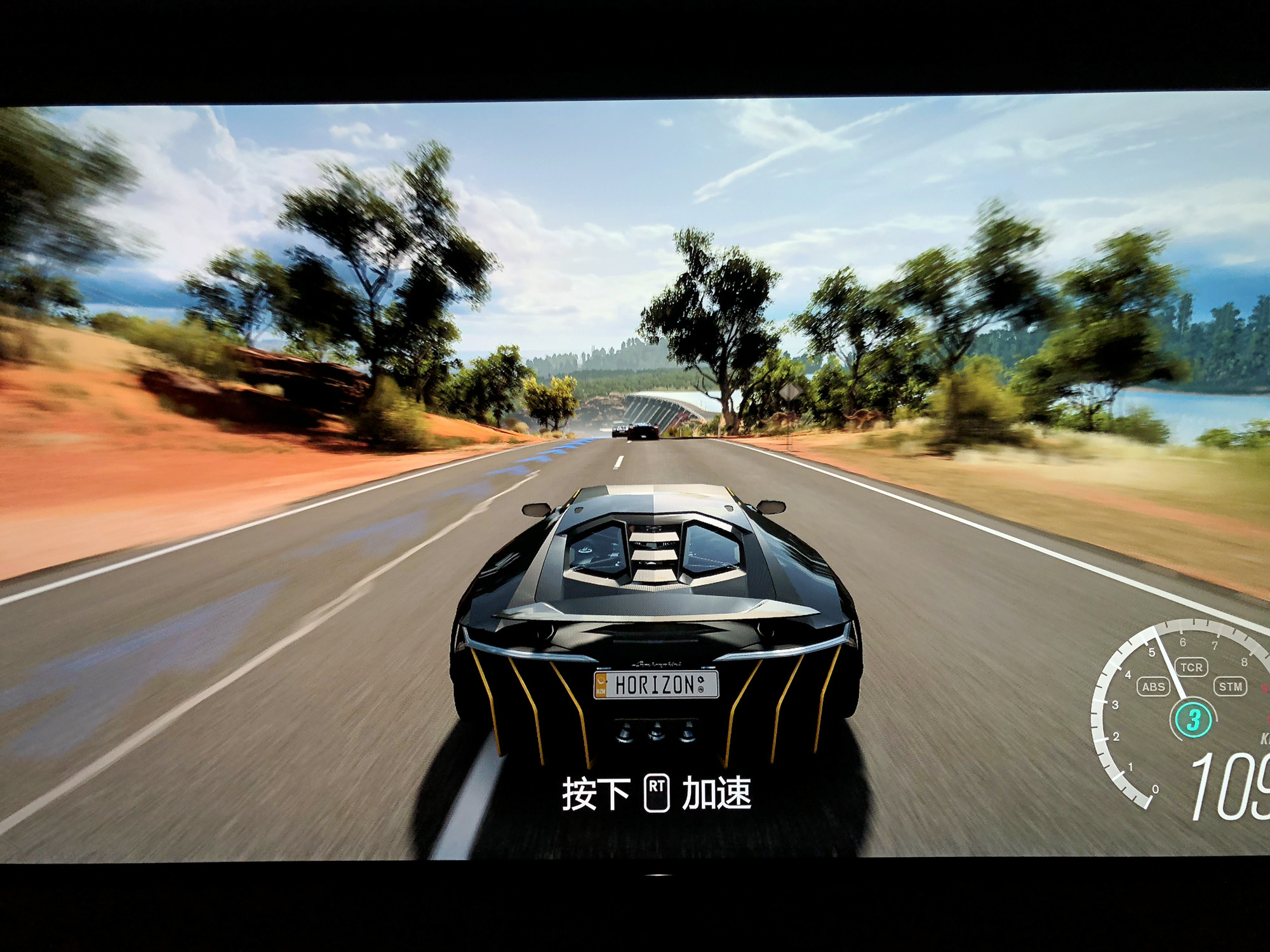Toggle the STM stability indicator
Image resolution: width=1270 pixels, height=952 pixels.
click(x=1230, y=687)
